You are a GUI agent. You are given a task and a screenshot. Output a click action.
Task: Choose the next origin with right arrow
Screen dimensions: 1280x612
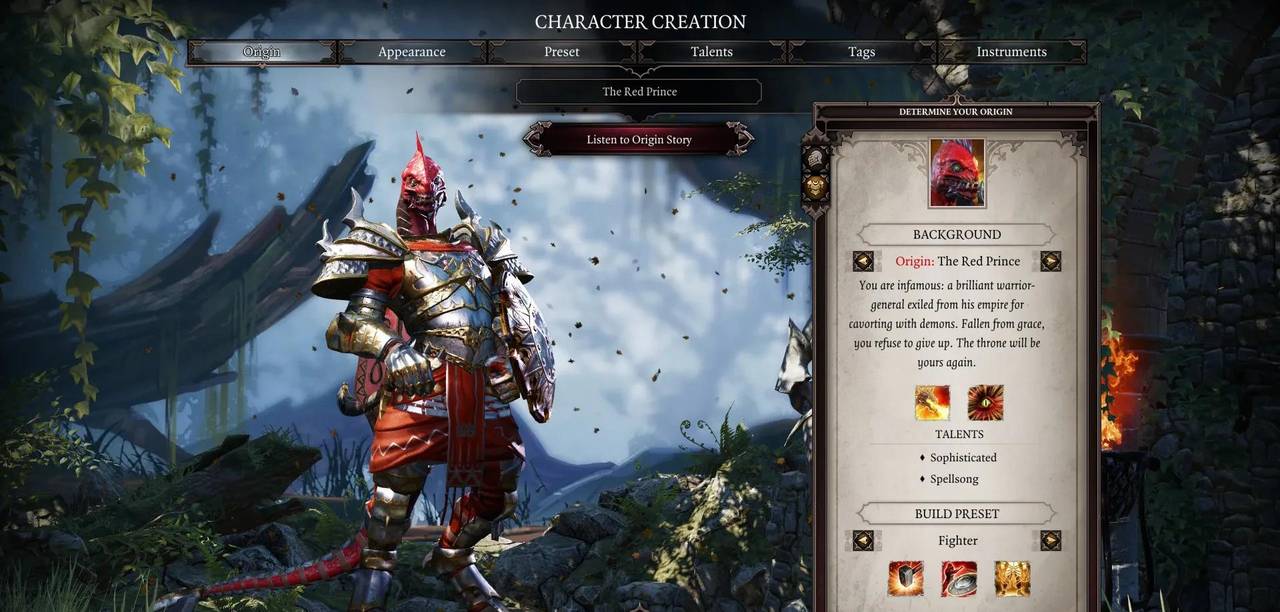point(1050,262)
